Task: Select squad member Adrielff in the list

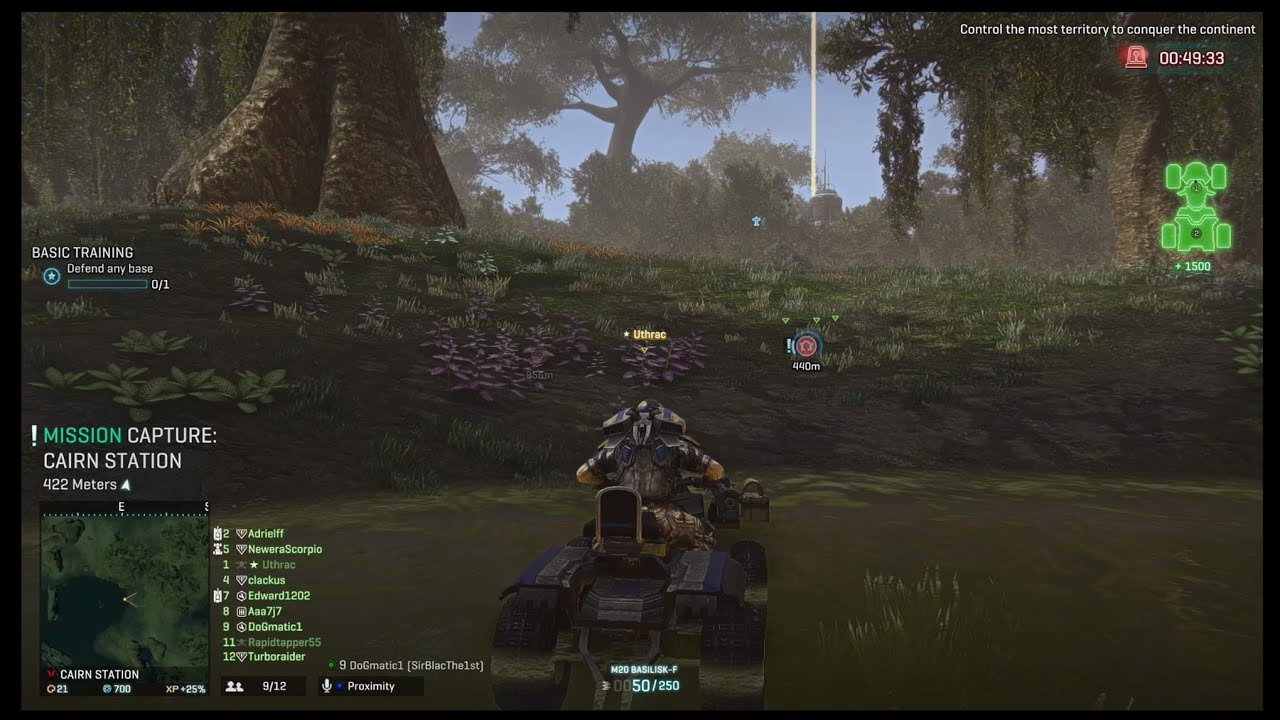Action: (x=265, y=534)
